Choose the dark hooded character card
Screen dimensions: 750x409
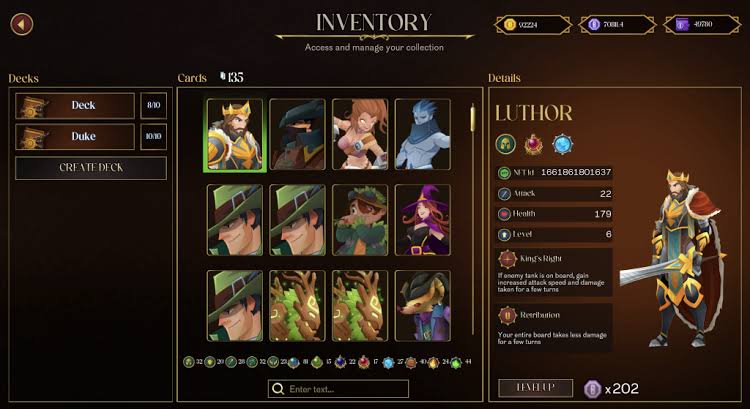point(297,136)
